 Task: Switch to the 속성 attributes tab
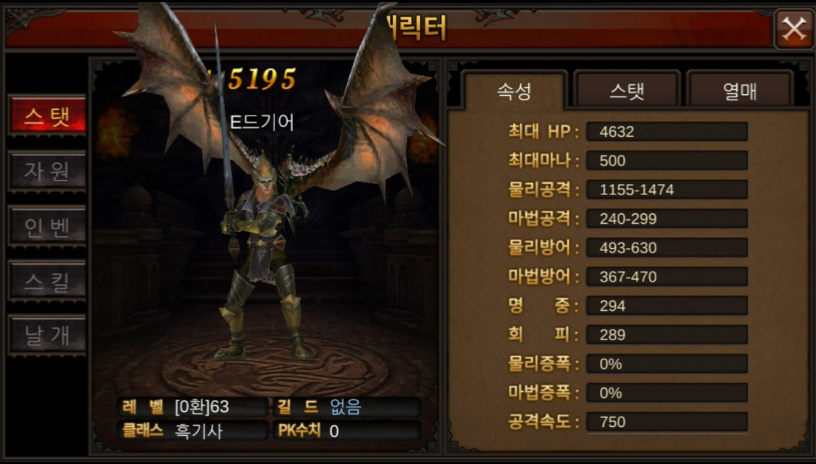pyautogui.click(x=514, y=92)
